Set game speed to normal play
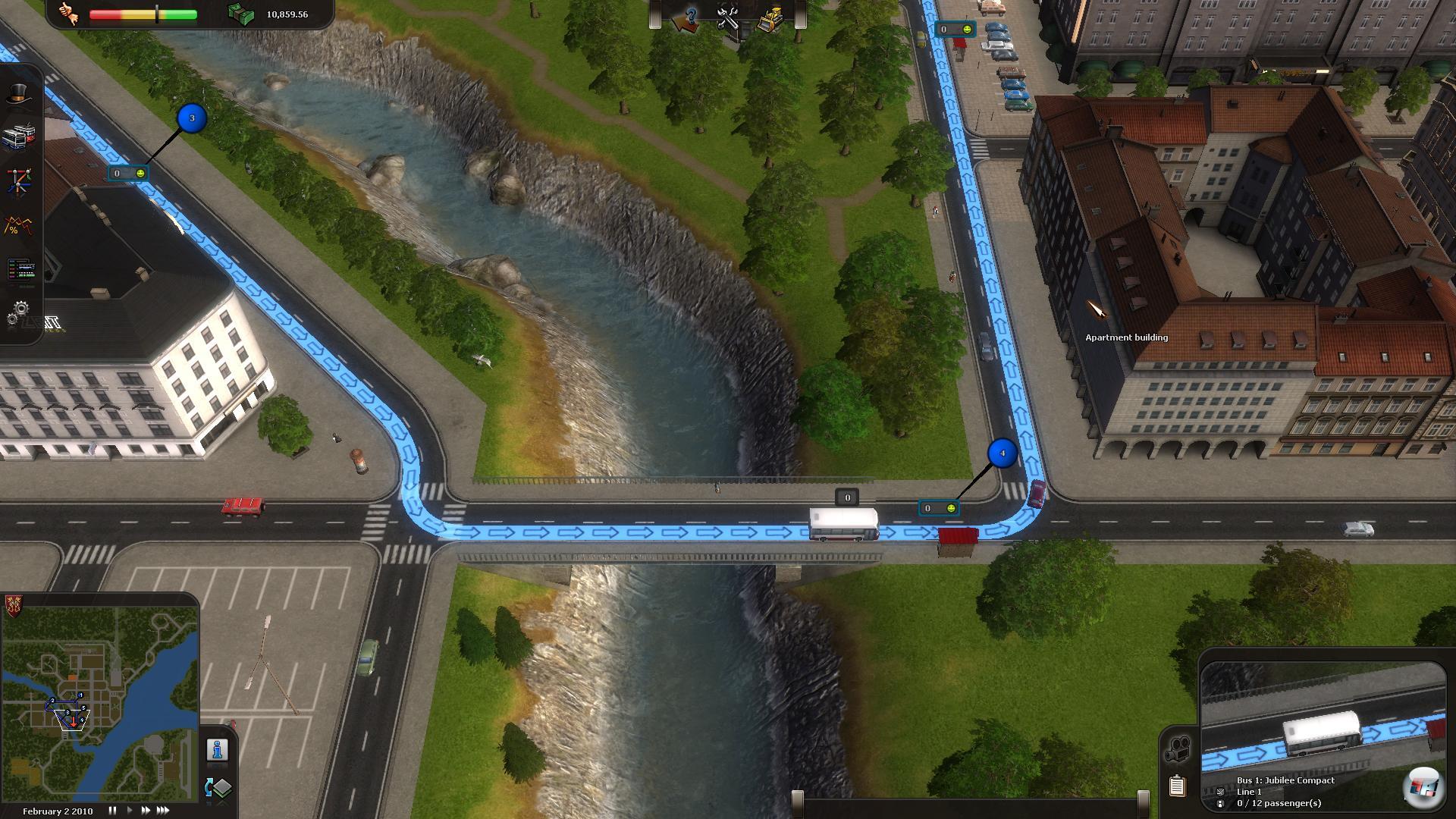 click(x=129, y=811)
